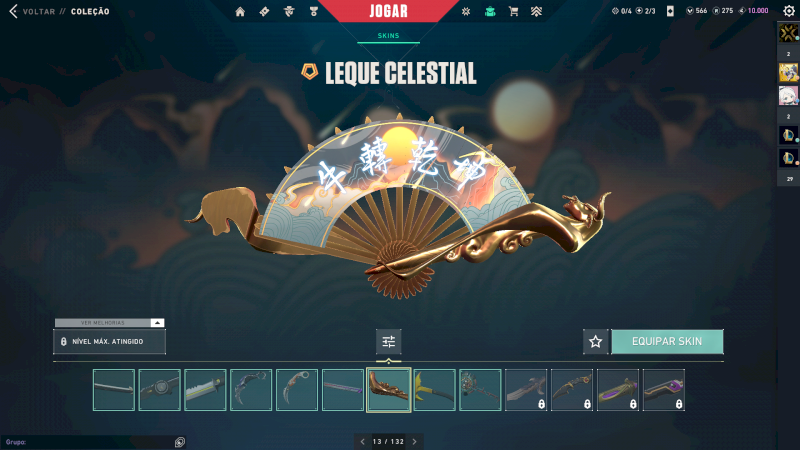Open the green agents icon in top bar
Viewport: 800px width, 450px height.
pos(490,12)
